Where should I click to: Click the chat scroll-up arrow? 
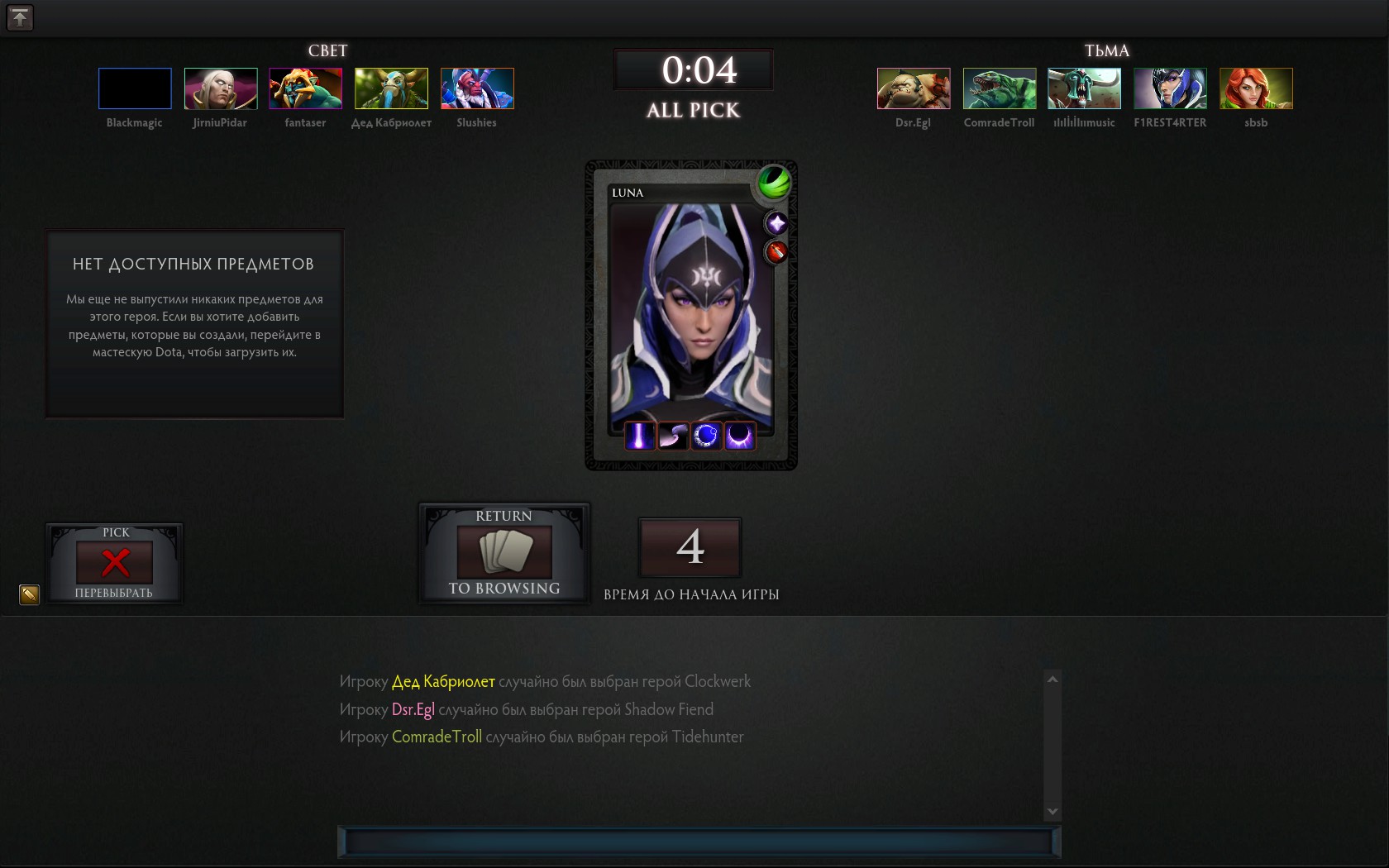[1052, 680]
